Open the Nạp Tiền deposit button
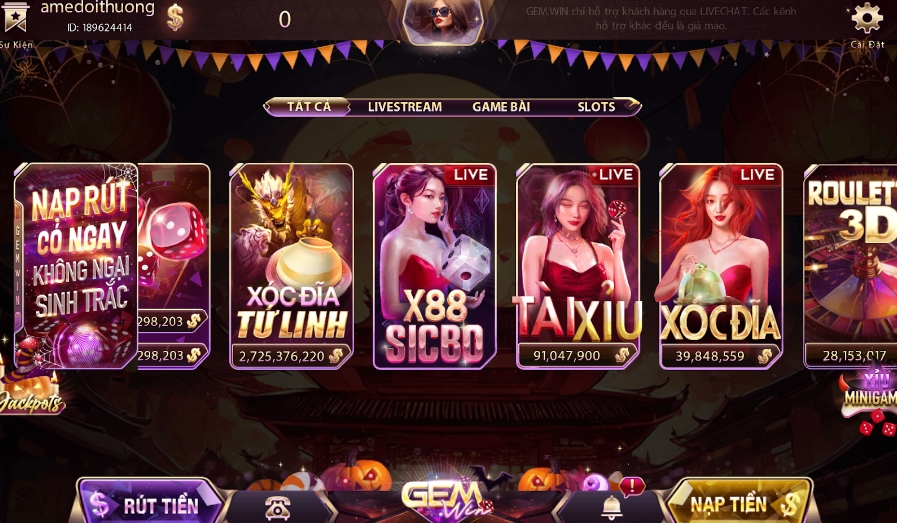This screenshot has width=897, height=523. [738, 503]
